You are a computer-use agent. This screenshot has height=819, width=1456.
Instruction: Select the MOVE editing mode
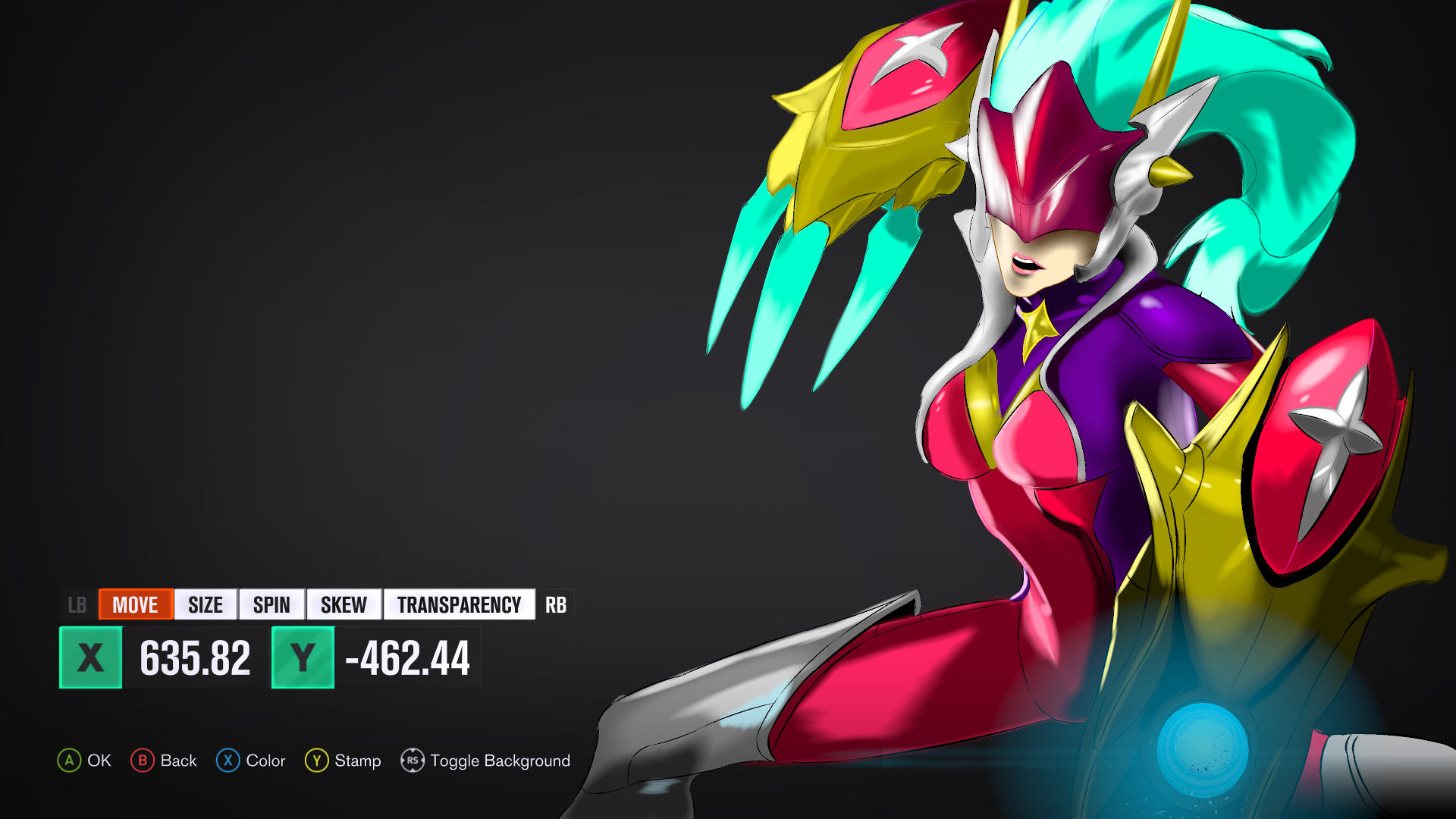135,604
